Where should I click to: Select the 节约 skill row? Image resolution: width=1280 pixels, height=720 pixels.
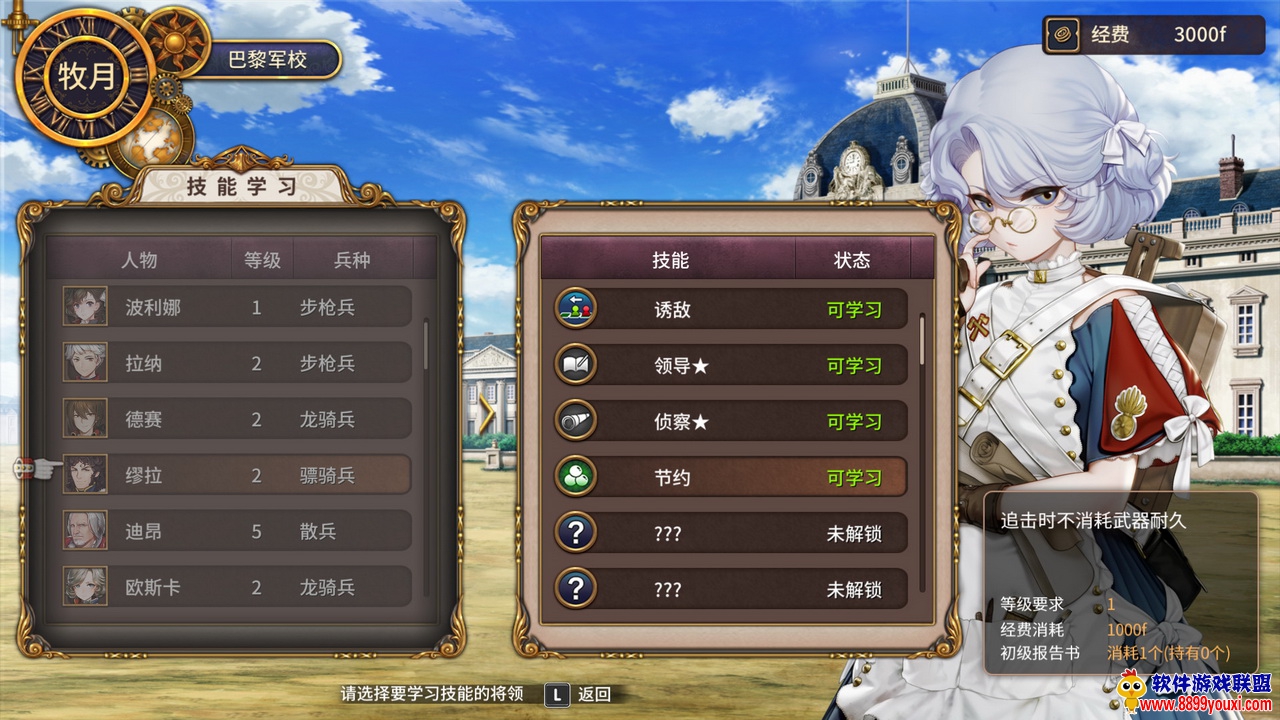pyautogui.click(x=730, y=477)
